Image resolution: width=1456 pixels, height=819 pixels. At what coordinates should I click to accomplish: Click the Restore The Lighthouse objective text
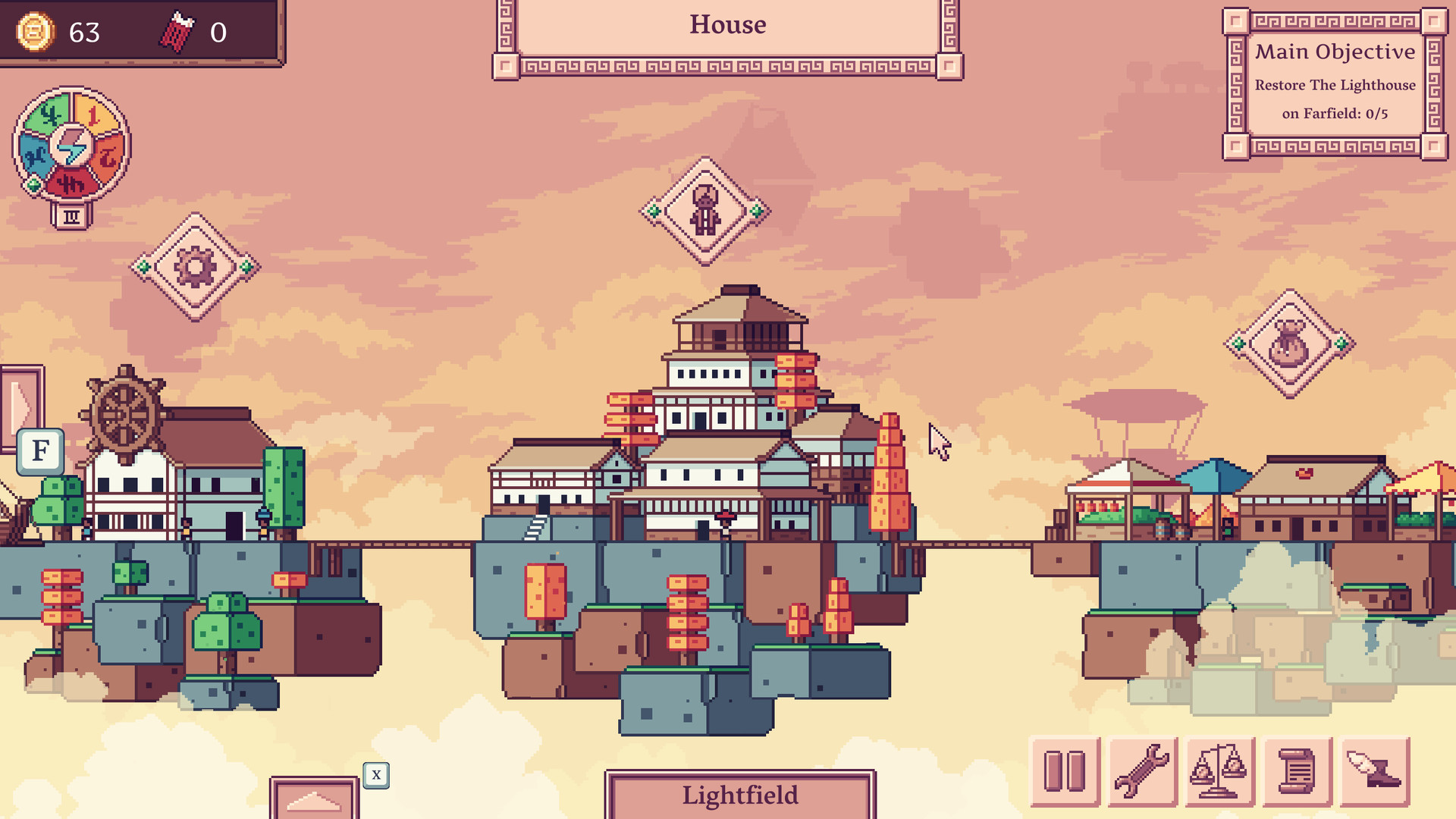(1336, 86)
